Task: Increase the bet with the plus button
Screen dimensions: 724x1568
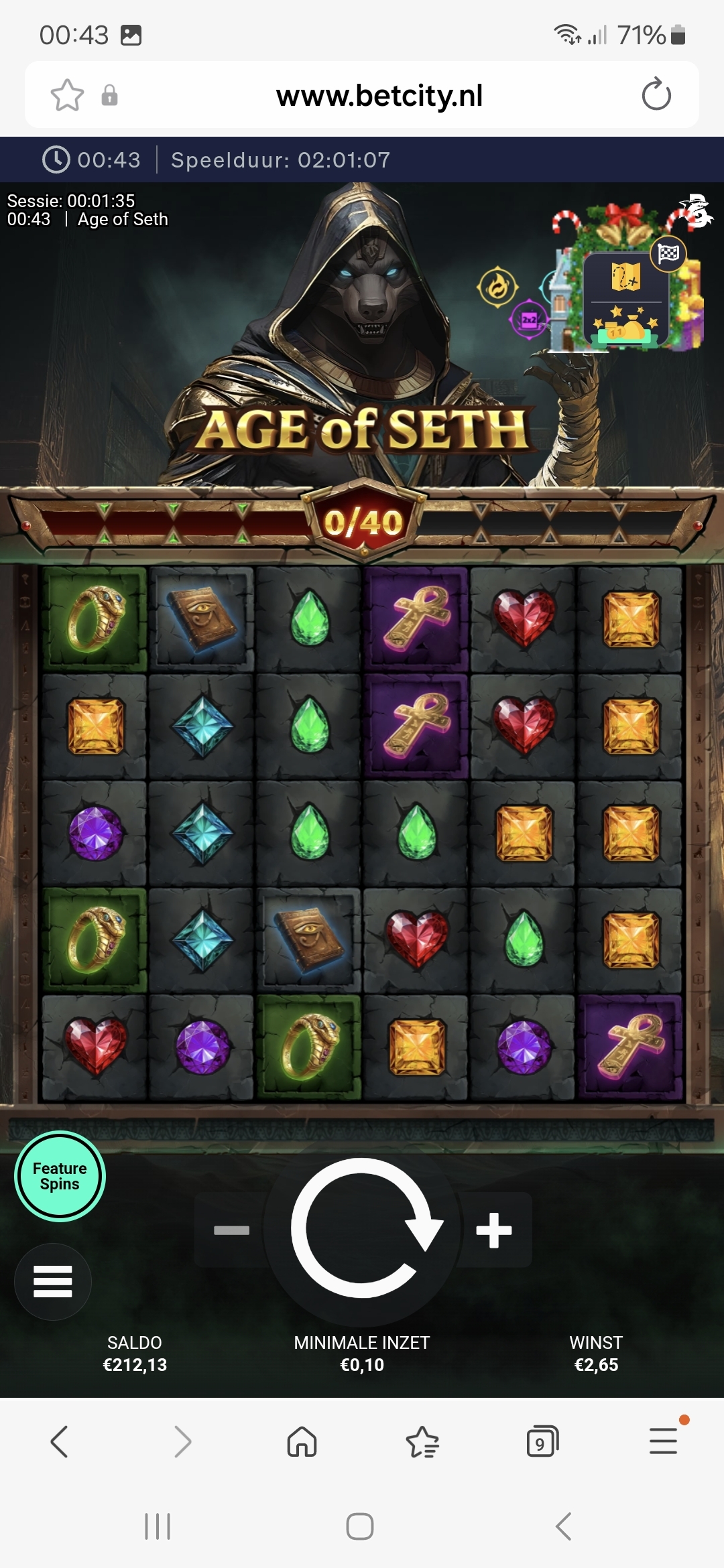Action: tap(494, 1230)
